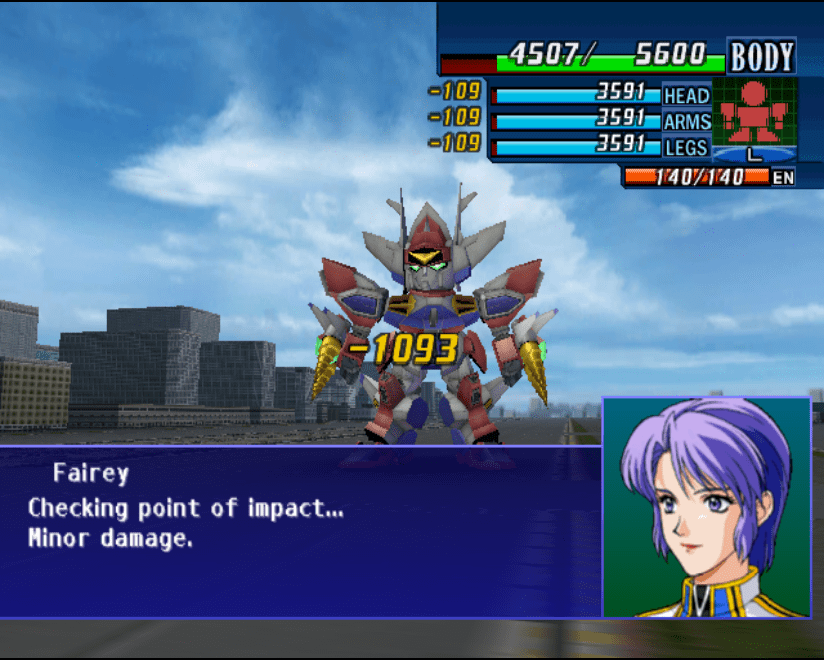Select Fairey's character portrait

coord(706,507)
